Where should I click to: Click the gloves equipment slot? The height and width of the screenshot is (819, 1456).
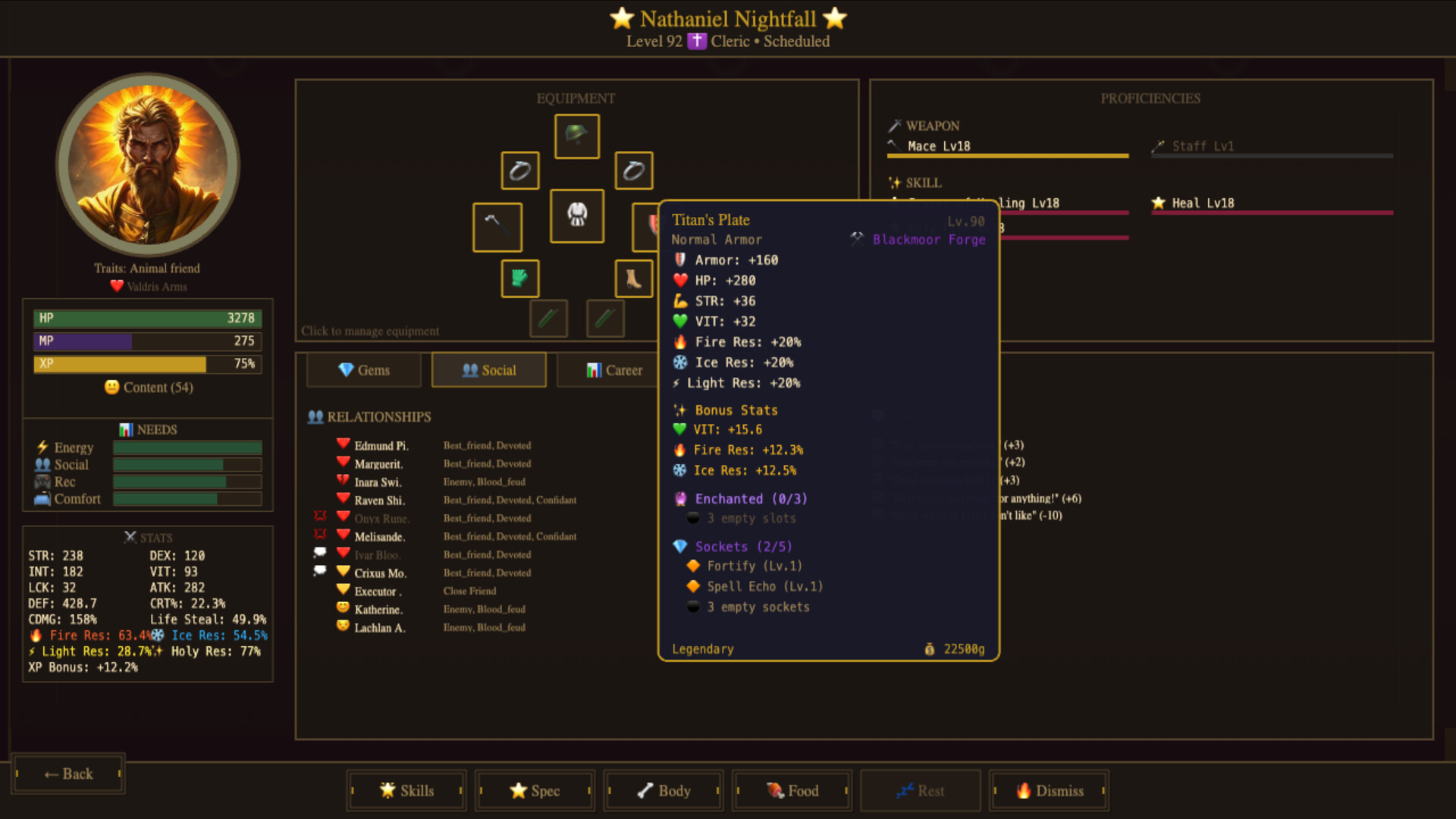519,278
